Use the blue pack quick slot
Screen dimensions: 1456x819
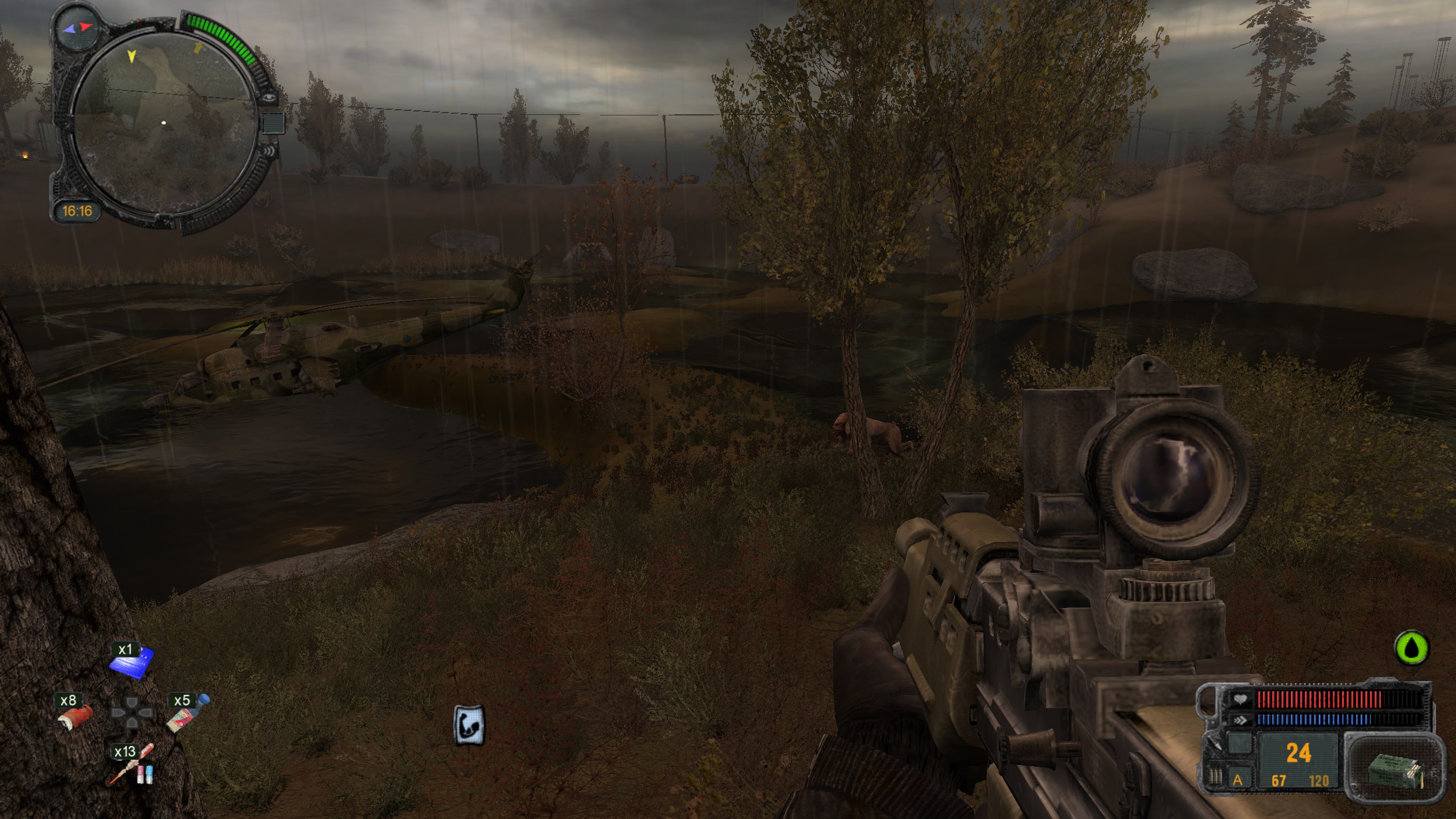[x=132, y=661]
